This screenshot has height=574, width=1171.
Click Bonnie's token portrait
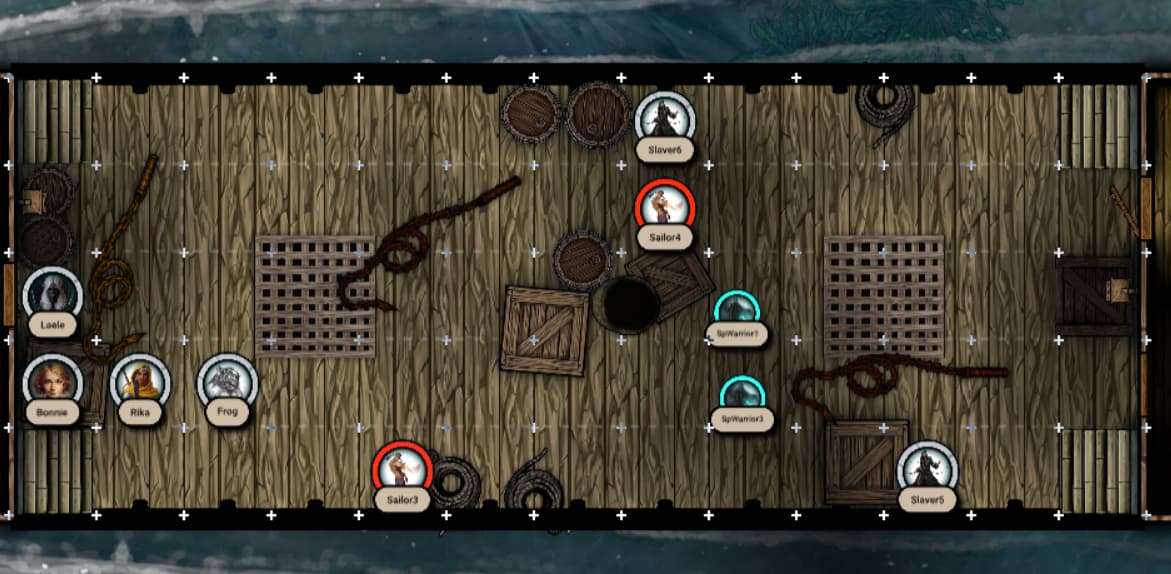[52, 382]
